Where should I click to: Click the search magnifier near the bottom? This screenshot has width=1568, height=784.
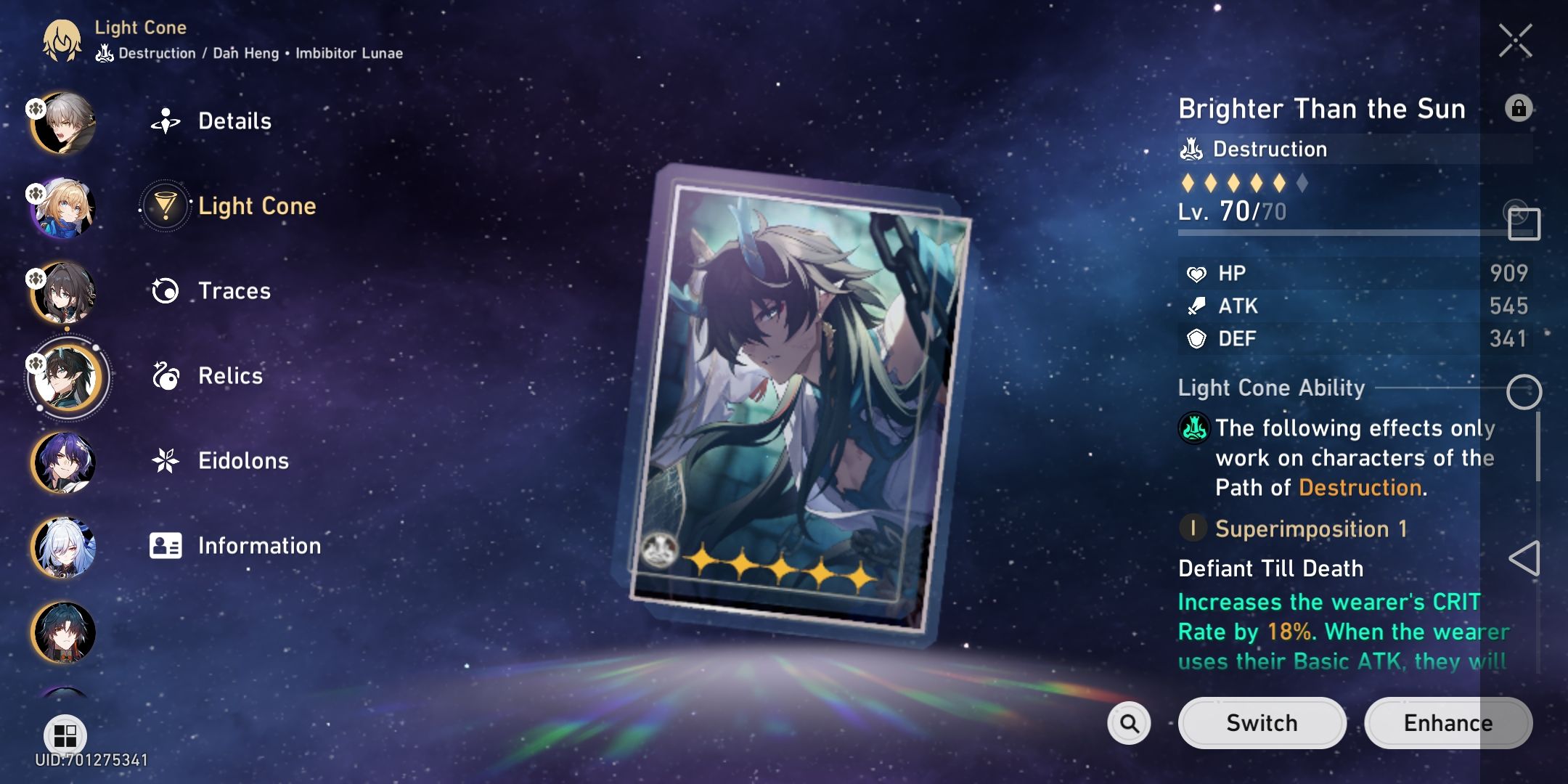1130,723
